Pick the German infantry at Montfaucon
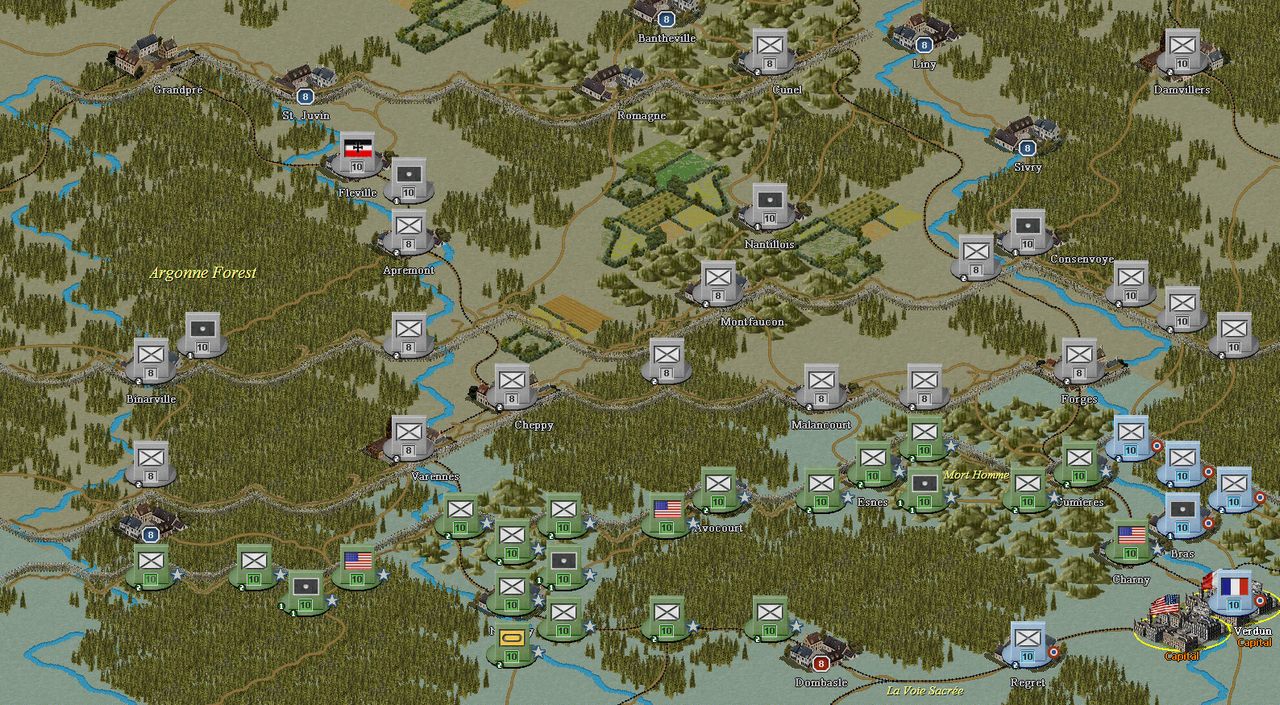This screenshot has height=705, width=1280. [717, 281]
